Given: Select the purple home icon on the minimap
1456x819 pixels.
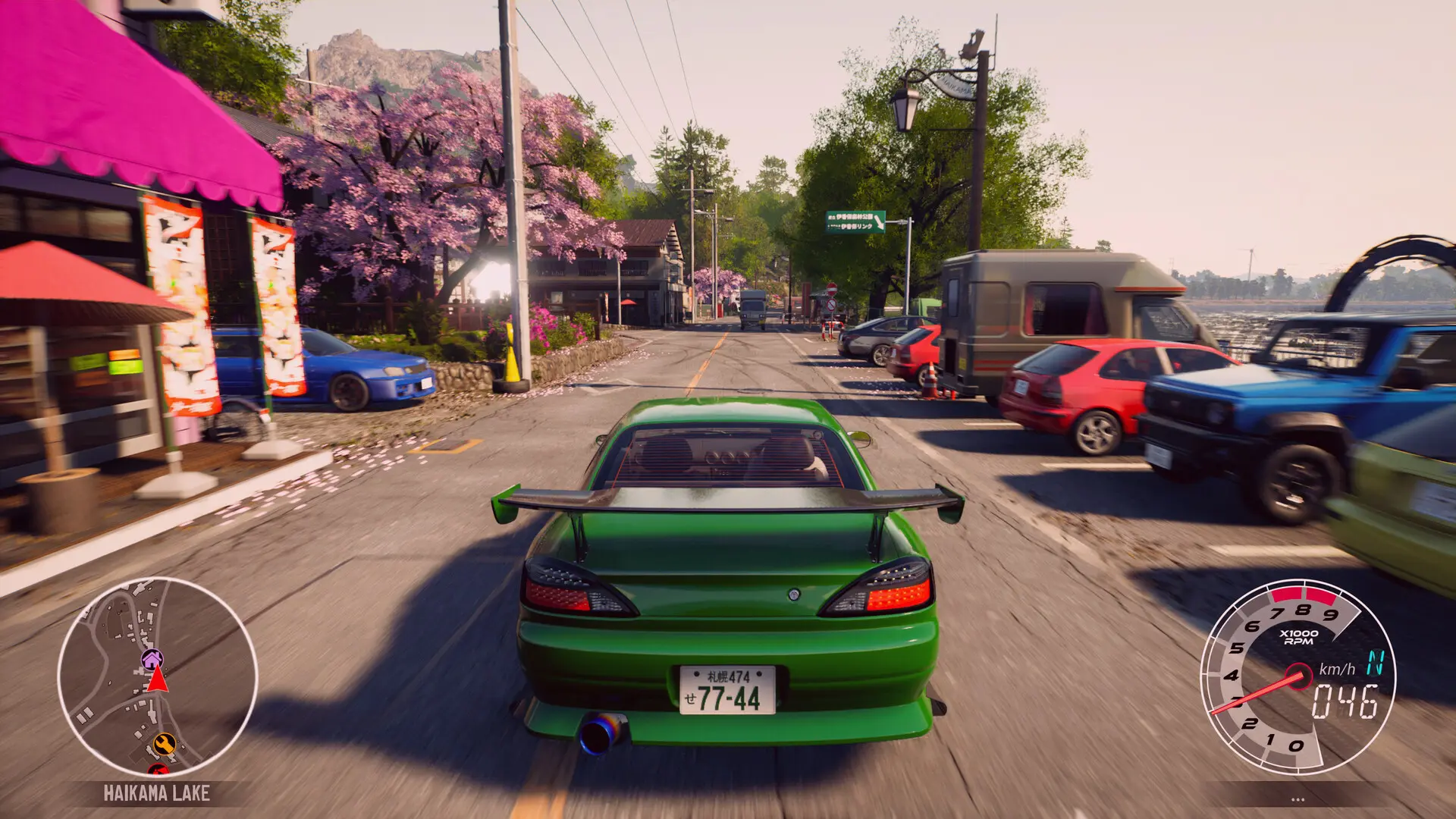Looking at the screenshot, I should click(151, 659).
